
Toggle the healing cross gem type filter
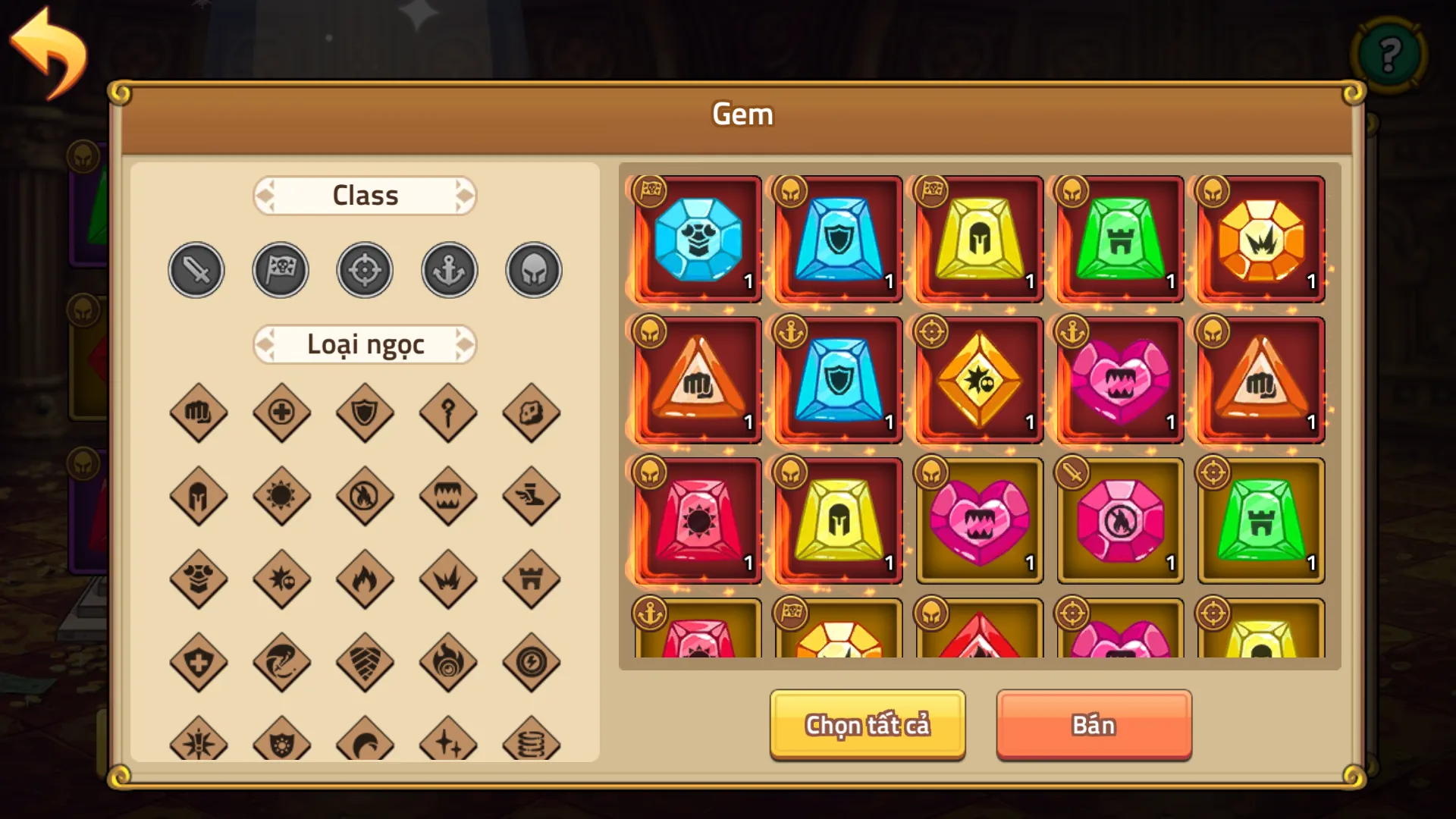coord(282,413)
